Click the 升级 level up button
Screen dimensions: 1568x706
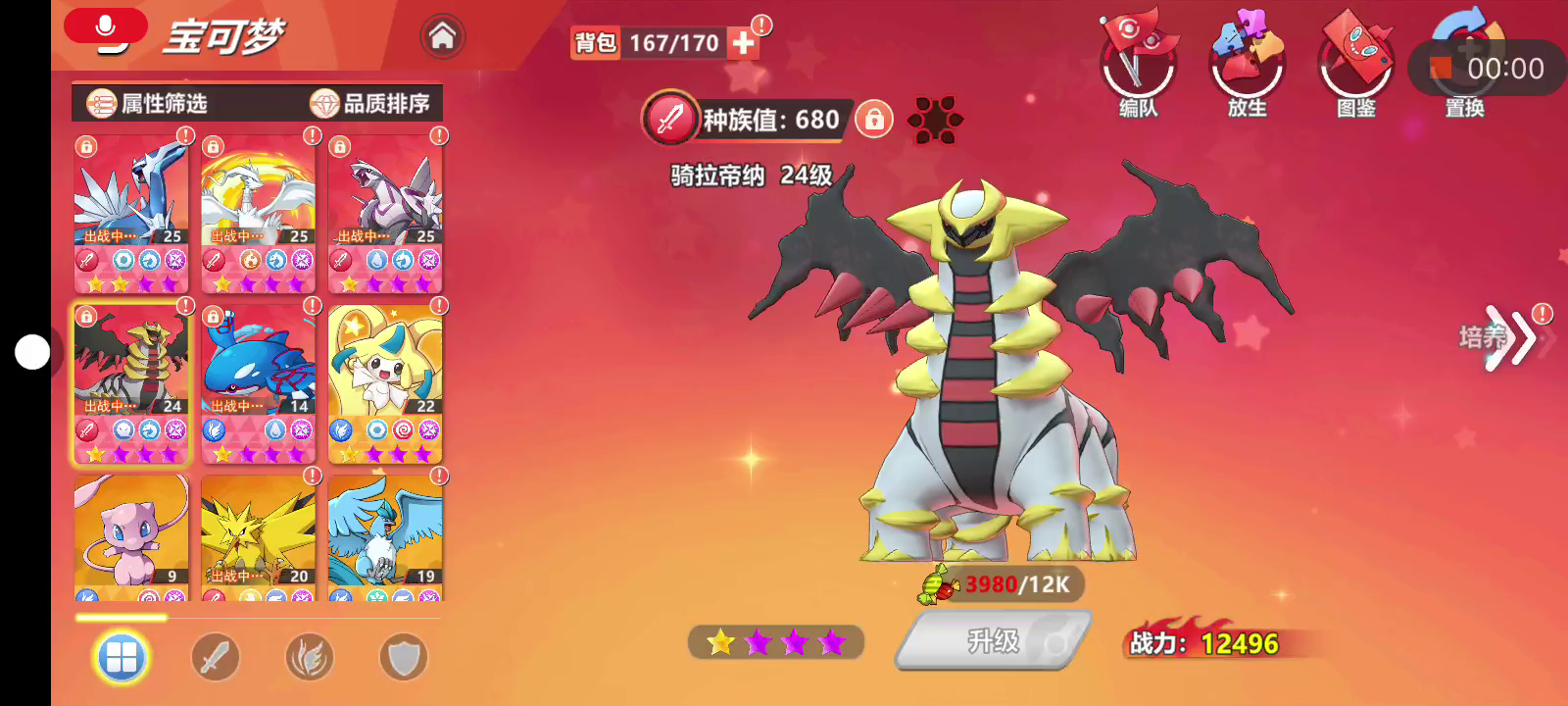point(994,641)
